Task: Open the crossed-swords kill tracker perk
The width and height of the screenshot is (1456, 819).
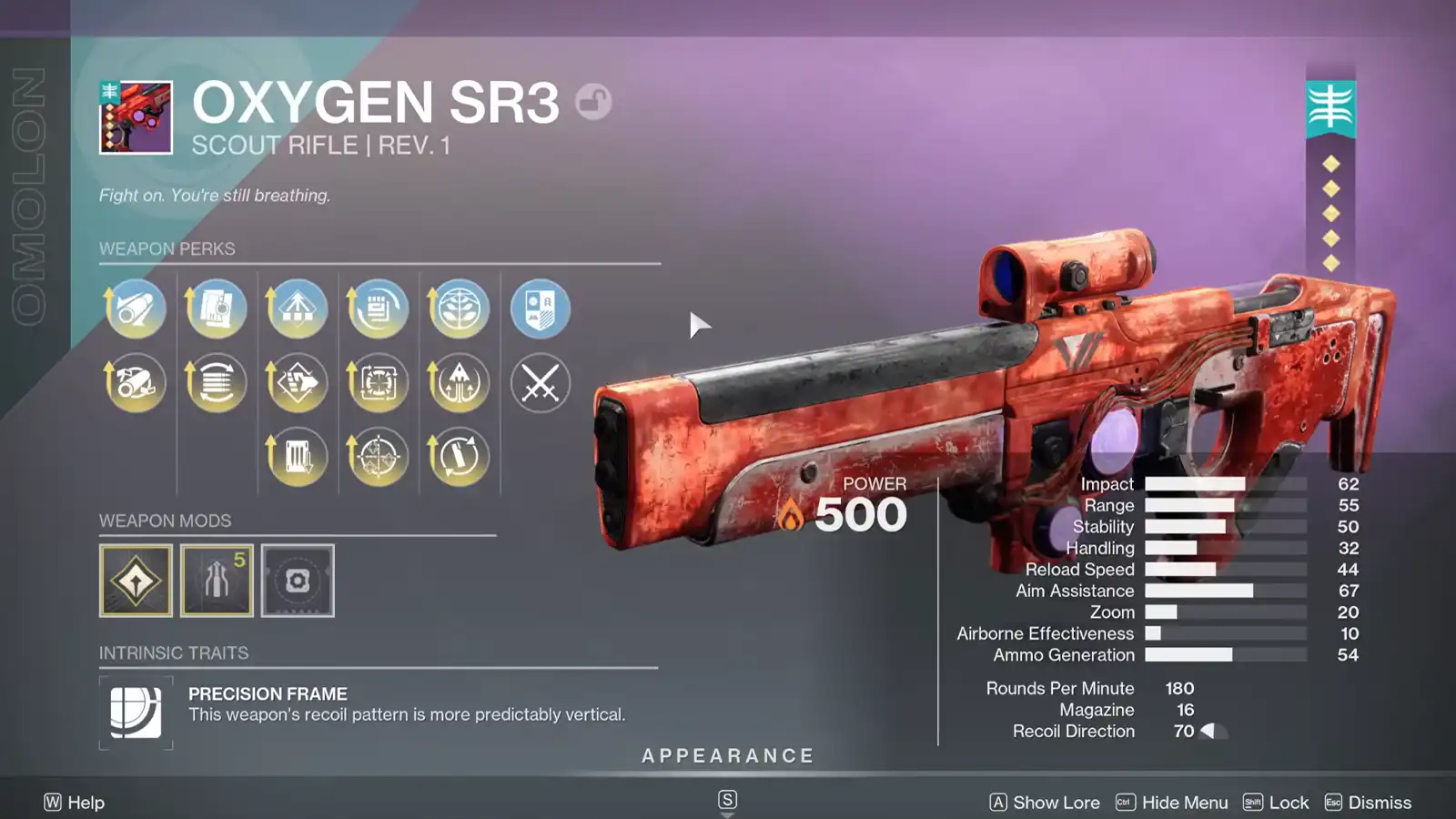Action: click(x=540, y=383)
